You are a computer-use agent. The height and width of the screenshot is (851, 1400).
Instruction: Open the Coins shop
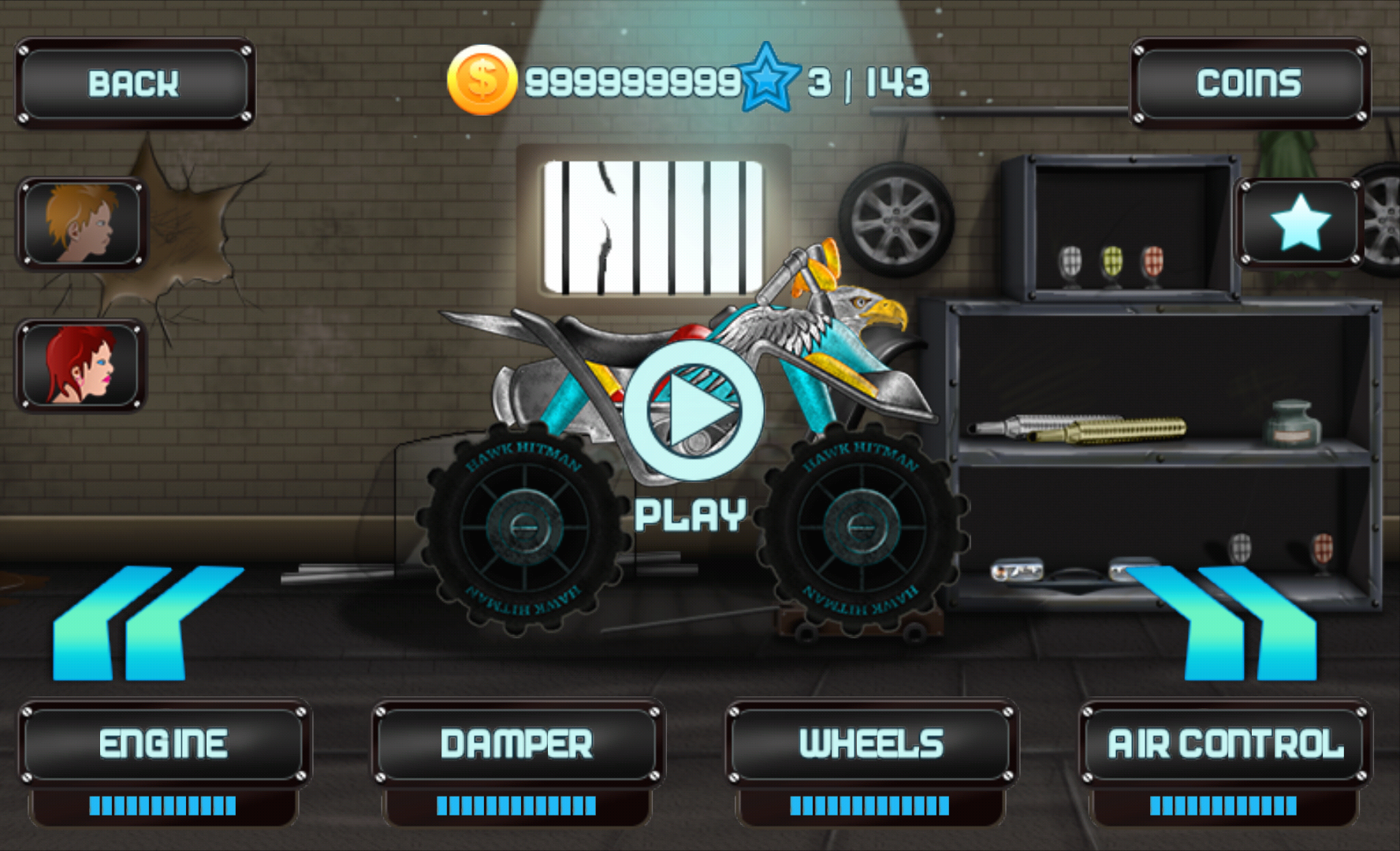click(1249, 80)
